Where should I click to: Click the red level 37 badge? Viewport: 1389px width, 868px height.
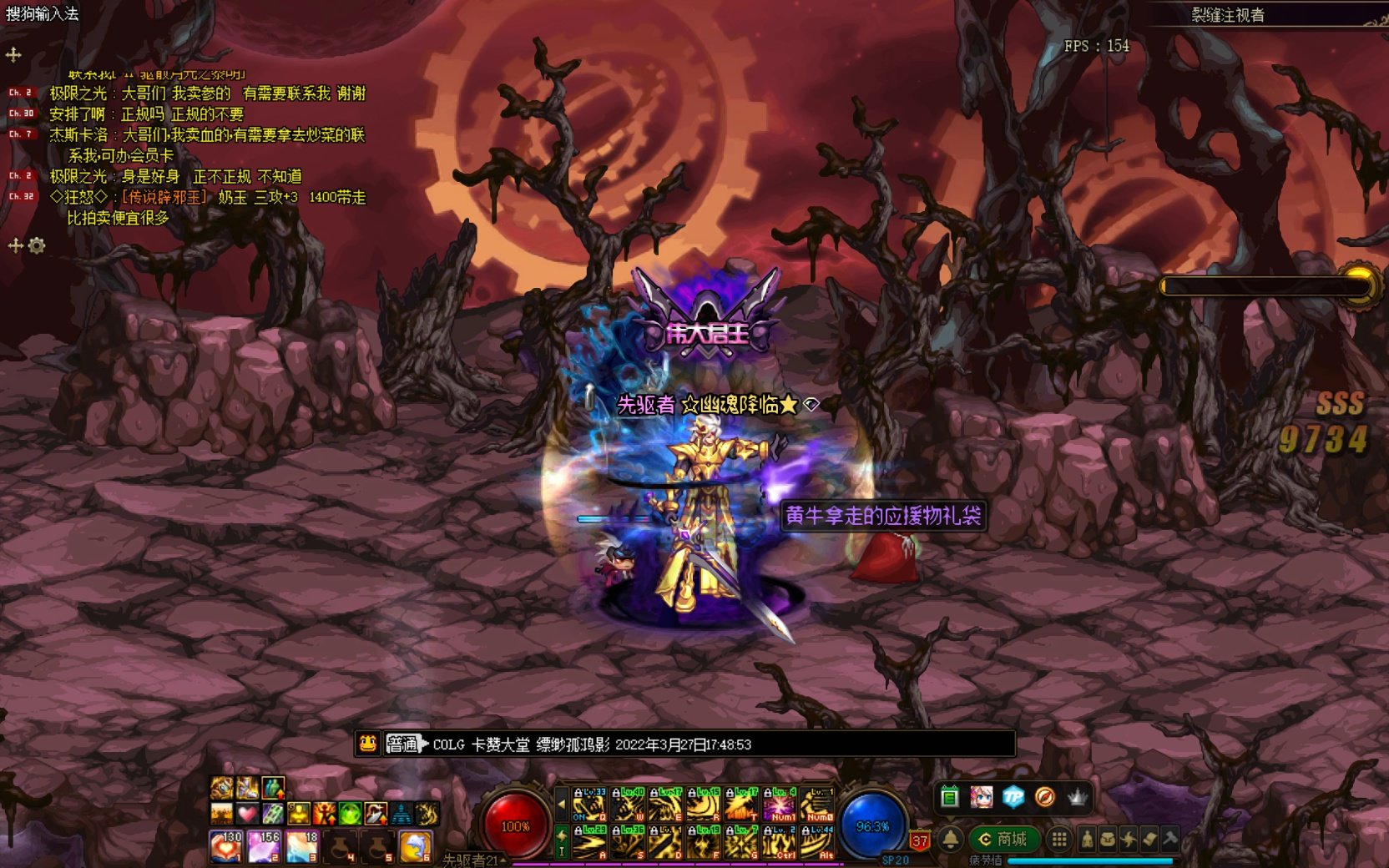coord(920,841)
